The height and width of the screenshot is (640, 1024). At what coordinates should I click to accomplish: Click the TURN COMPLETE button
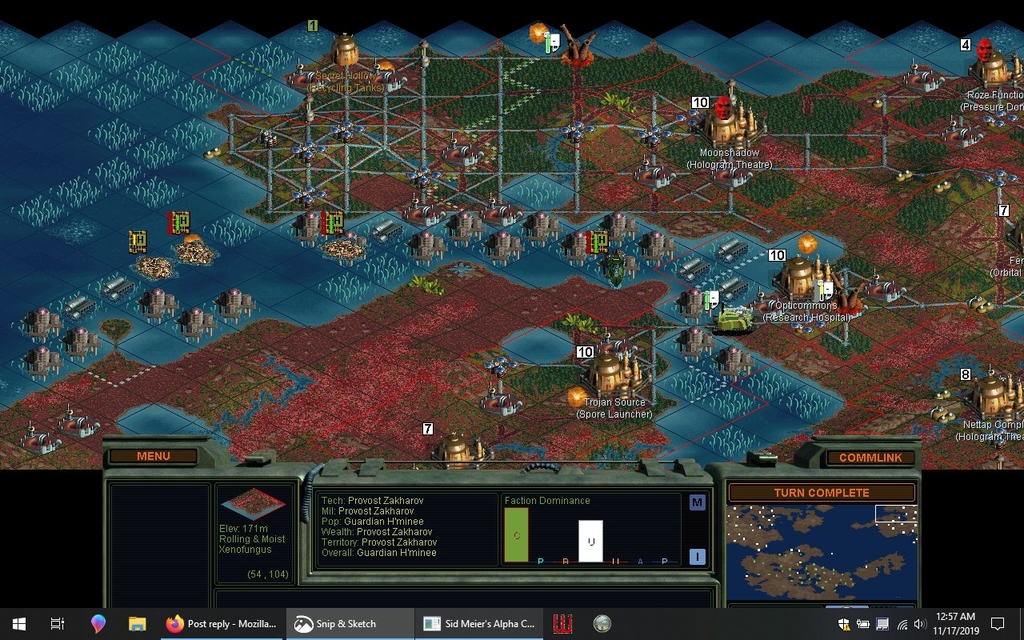821,493
